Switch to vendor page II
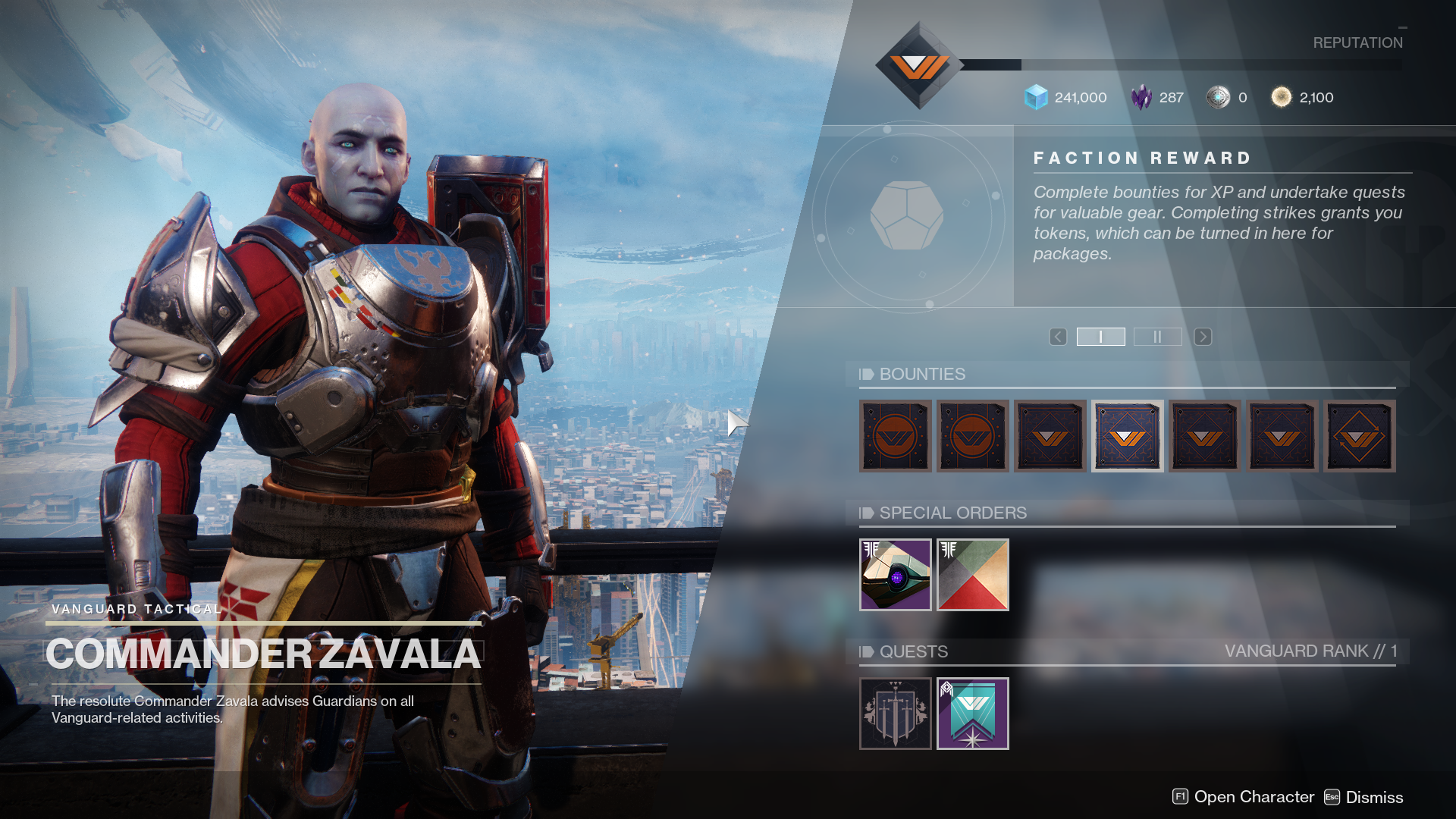Screen dimensions: 1456x819 click(1157, 337)
